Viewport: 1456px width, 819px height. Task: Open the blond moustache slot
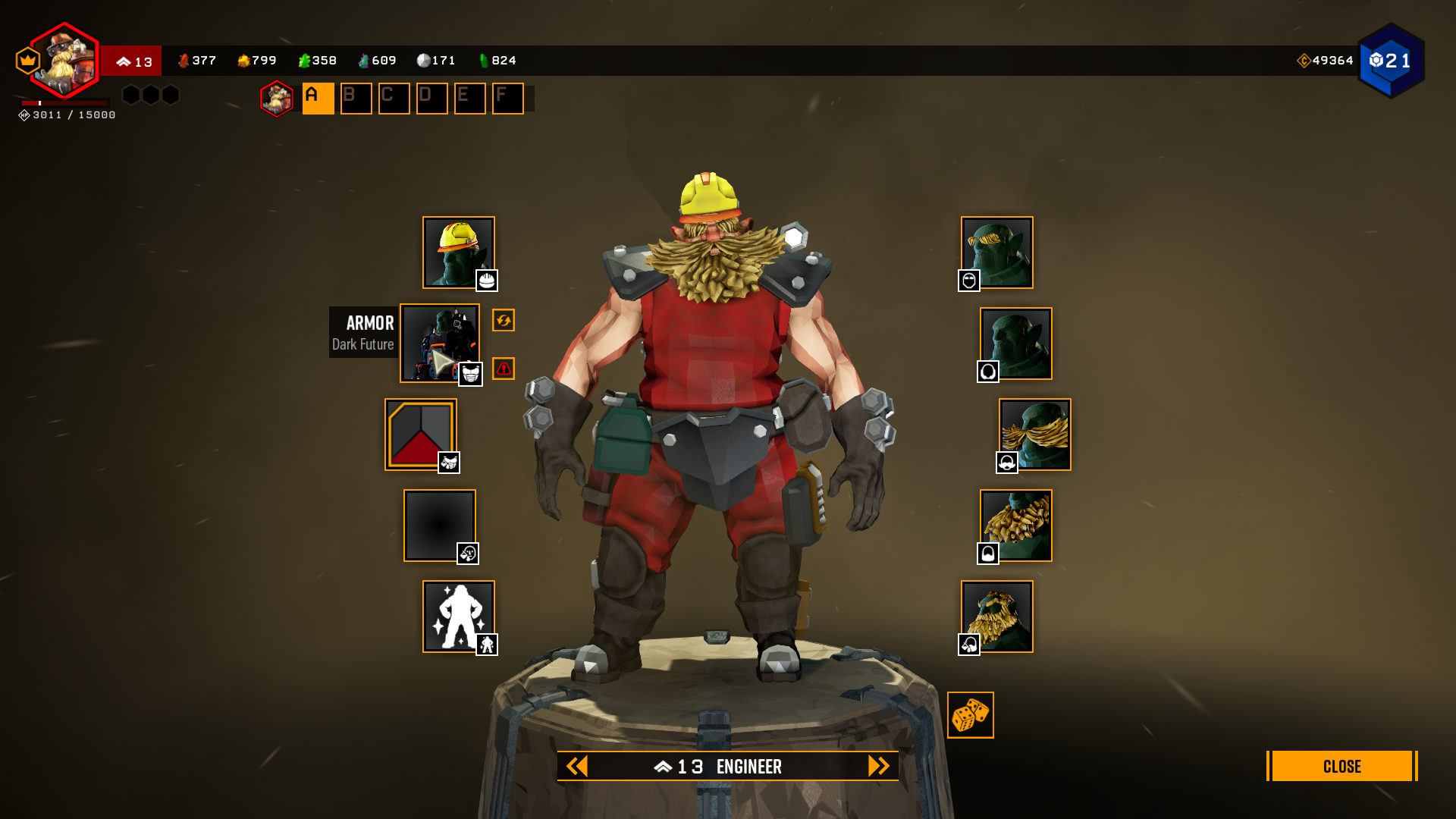point(1034,435)
